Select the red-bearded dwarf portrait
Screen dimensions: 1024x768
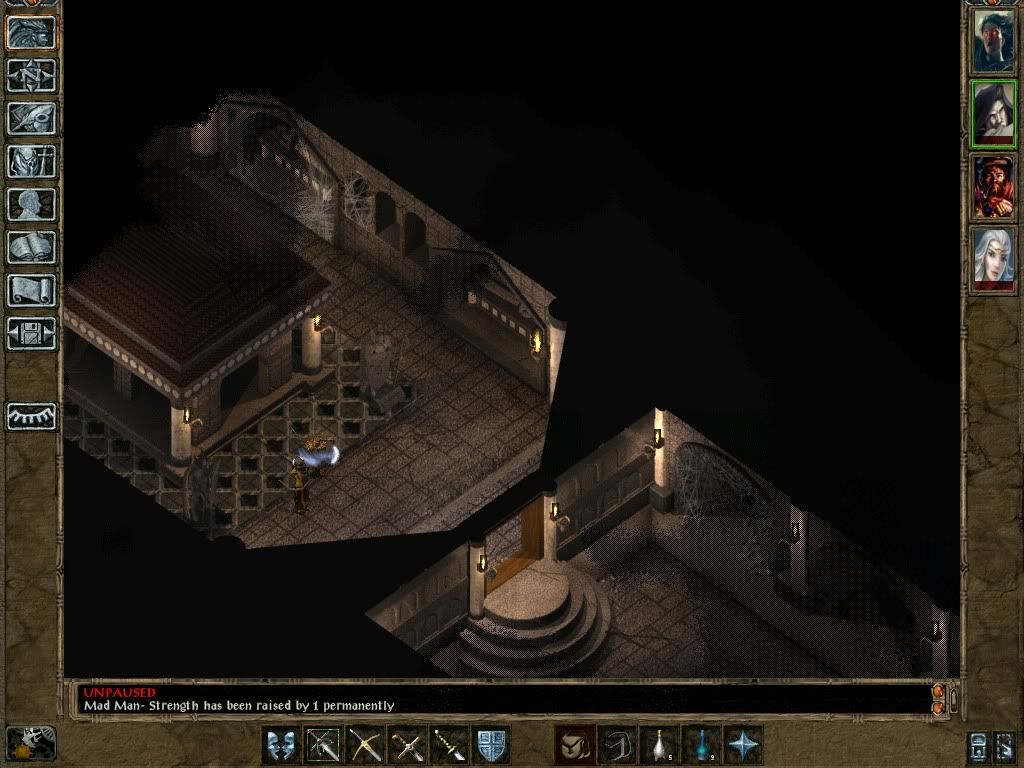pos(993,187)
